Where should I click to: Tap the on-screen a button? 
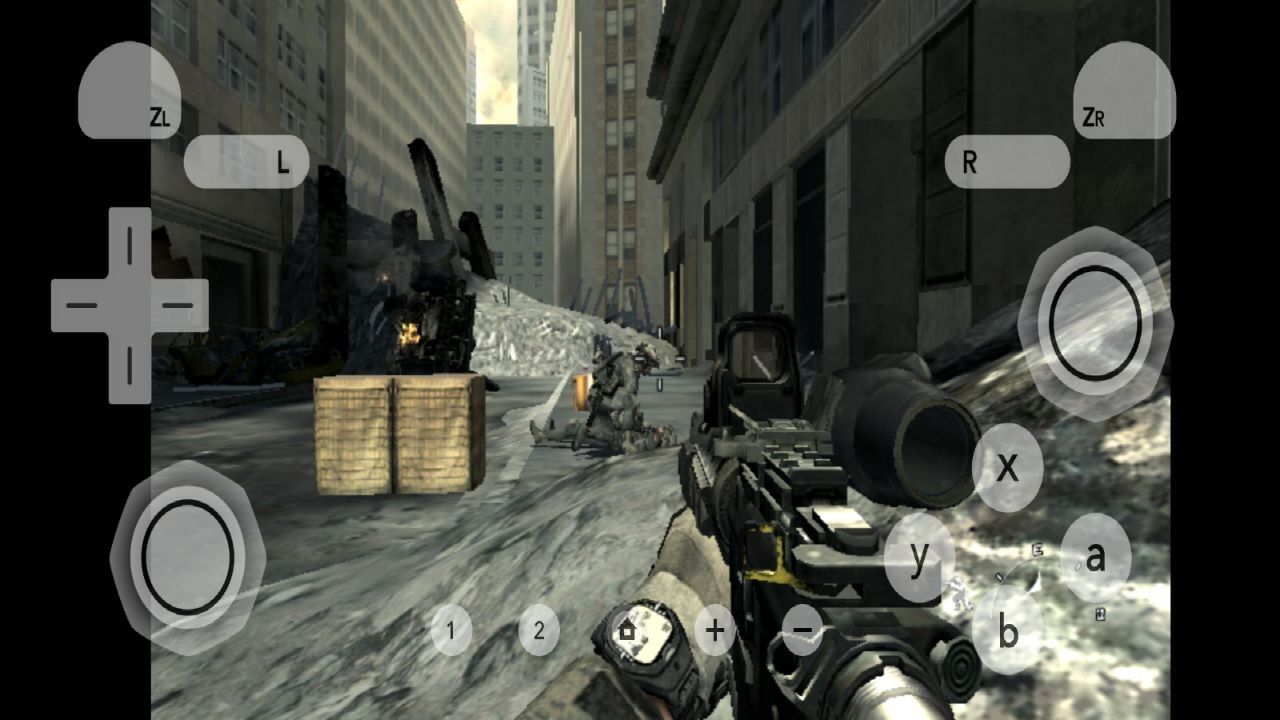[x=1095, y=558]
